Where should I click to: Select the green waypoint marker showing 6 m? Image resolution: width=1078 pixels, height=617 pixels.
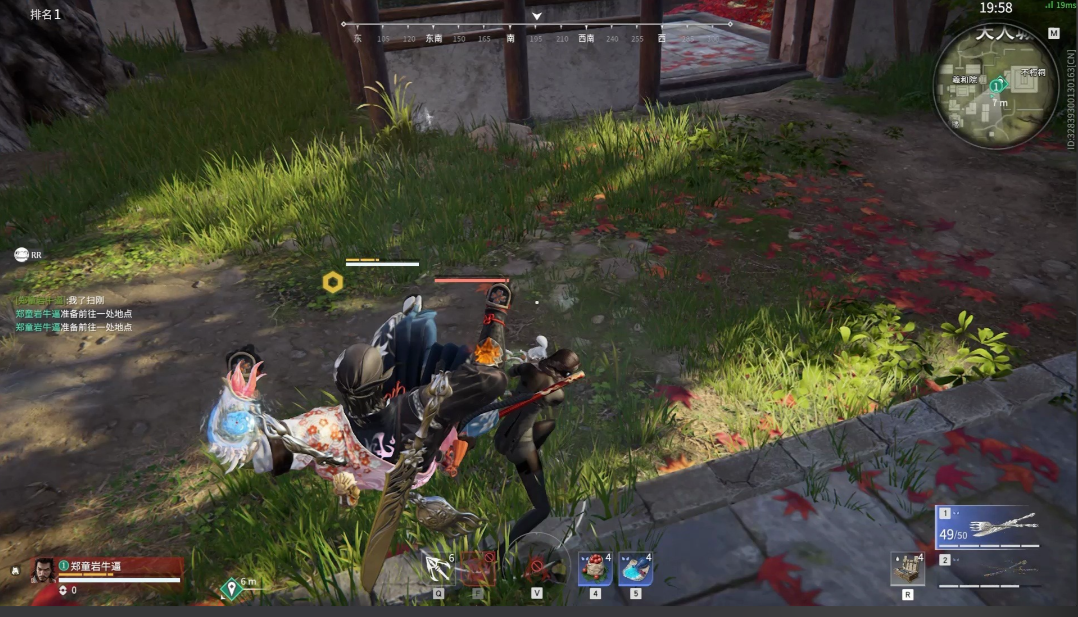coord(232,588)
